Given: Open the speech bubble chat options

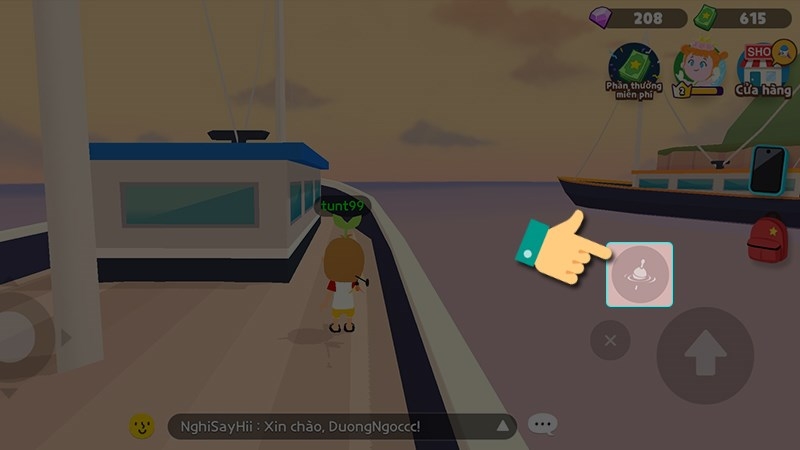Looking at the screenshot, I should 543,425.
